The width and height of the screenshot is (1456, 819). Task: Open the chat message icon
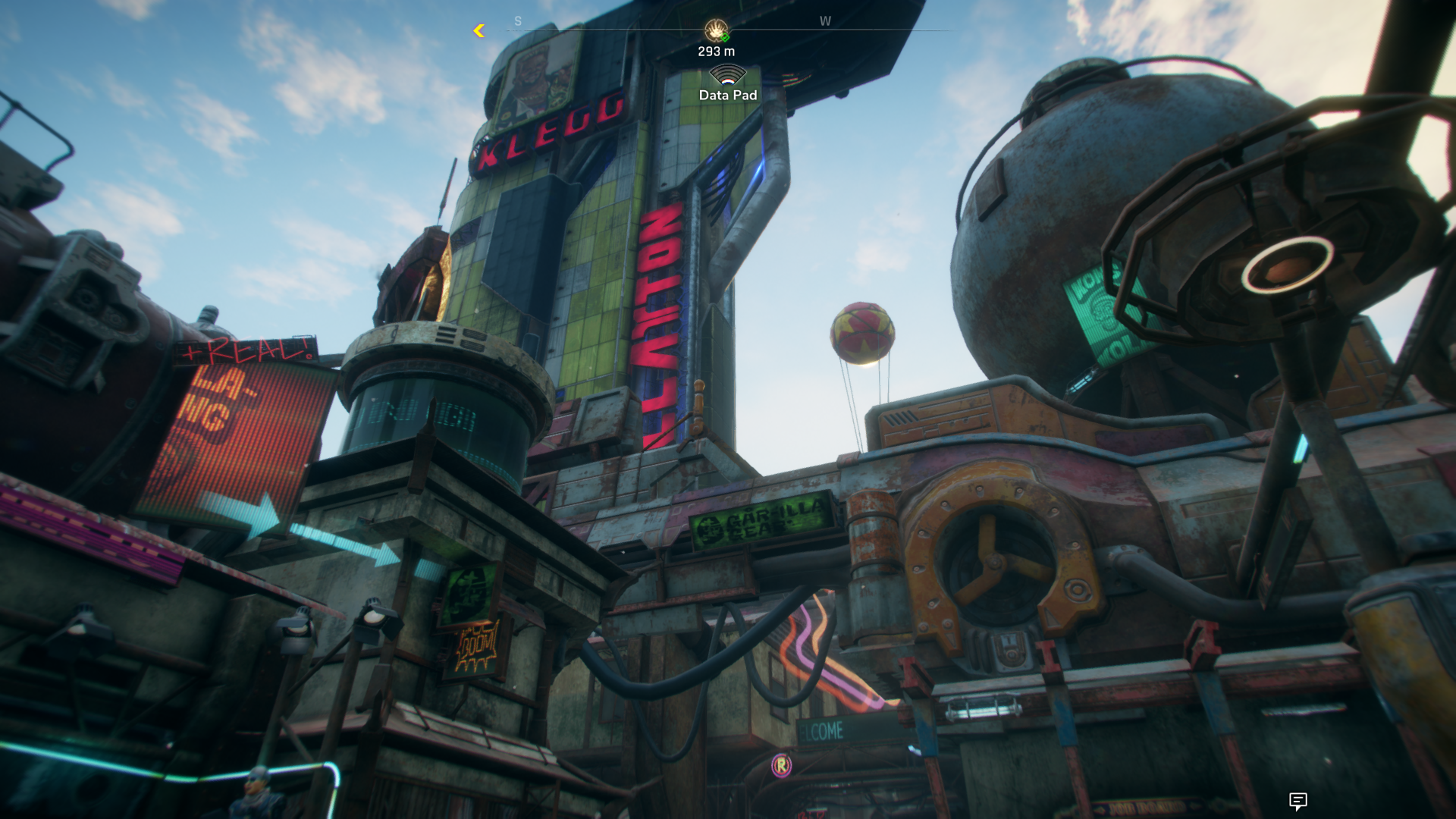[x=1298, y=801]
